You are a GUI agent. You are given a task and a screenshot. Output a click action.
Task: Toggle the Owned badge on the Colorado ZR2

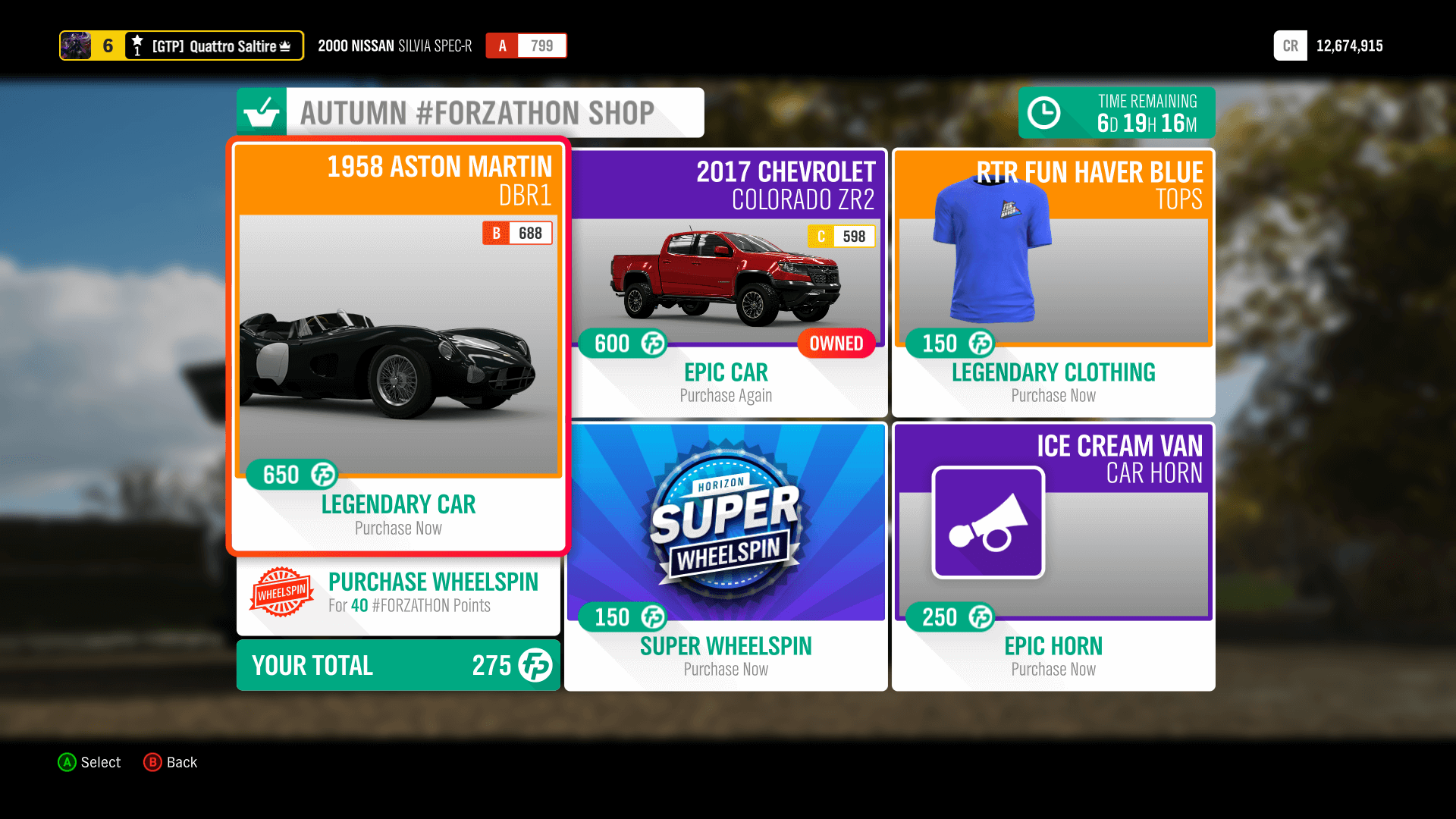(835, 343)
